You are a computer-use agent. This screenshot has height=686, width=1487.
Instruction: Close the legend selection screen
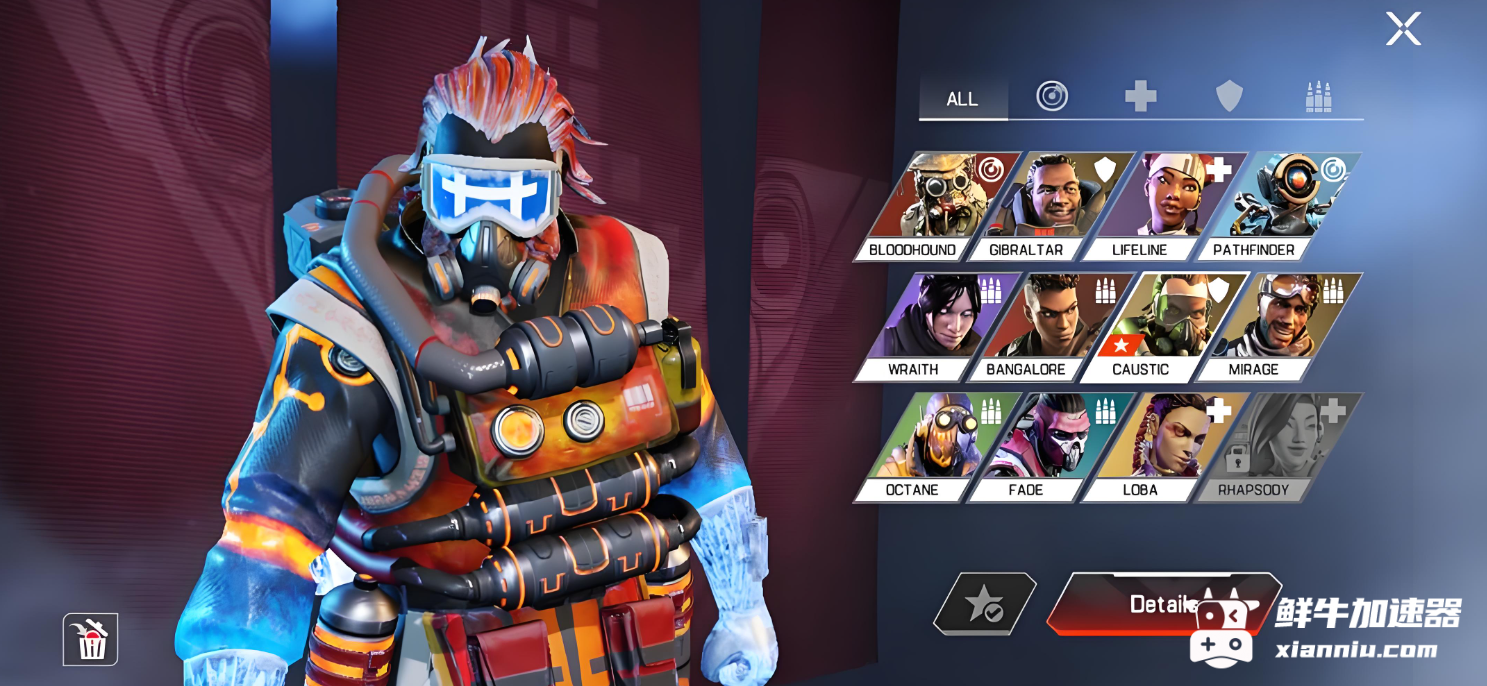tap(1403, 29)
